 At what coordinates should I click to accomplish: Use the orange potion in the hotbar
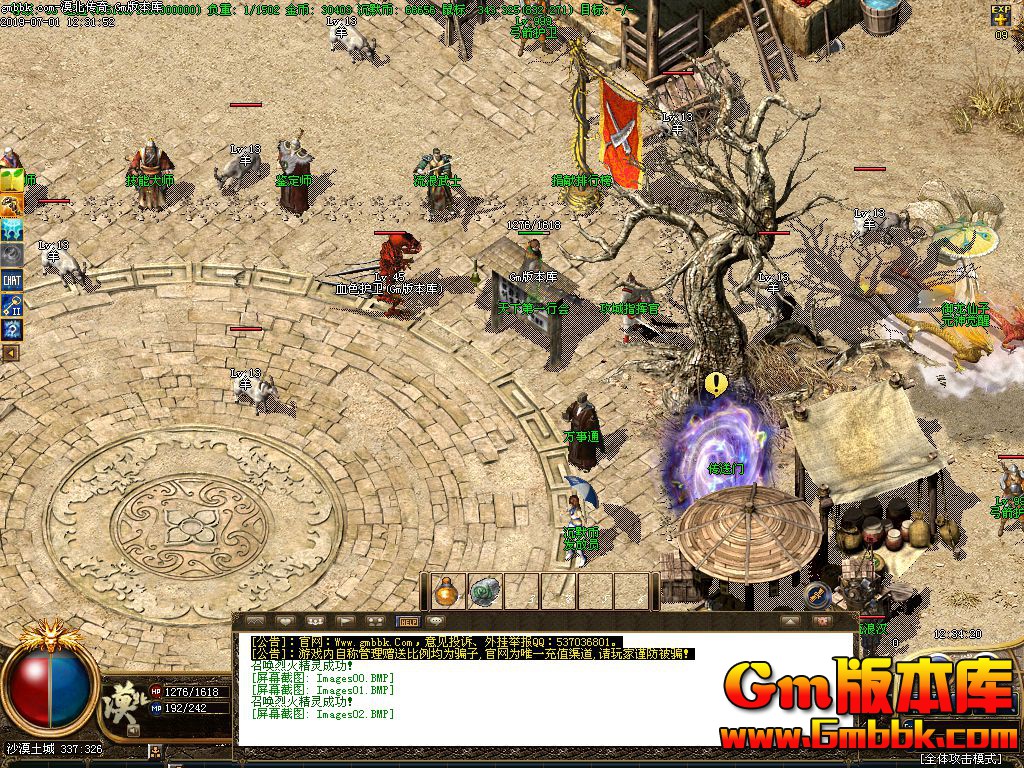(446, 591)
